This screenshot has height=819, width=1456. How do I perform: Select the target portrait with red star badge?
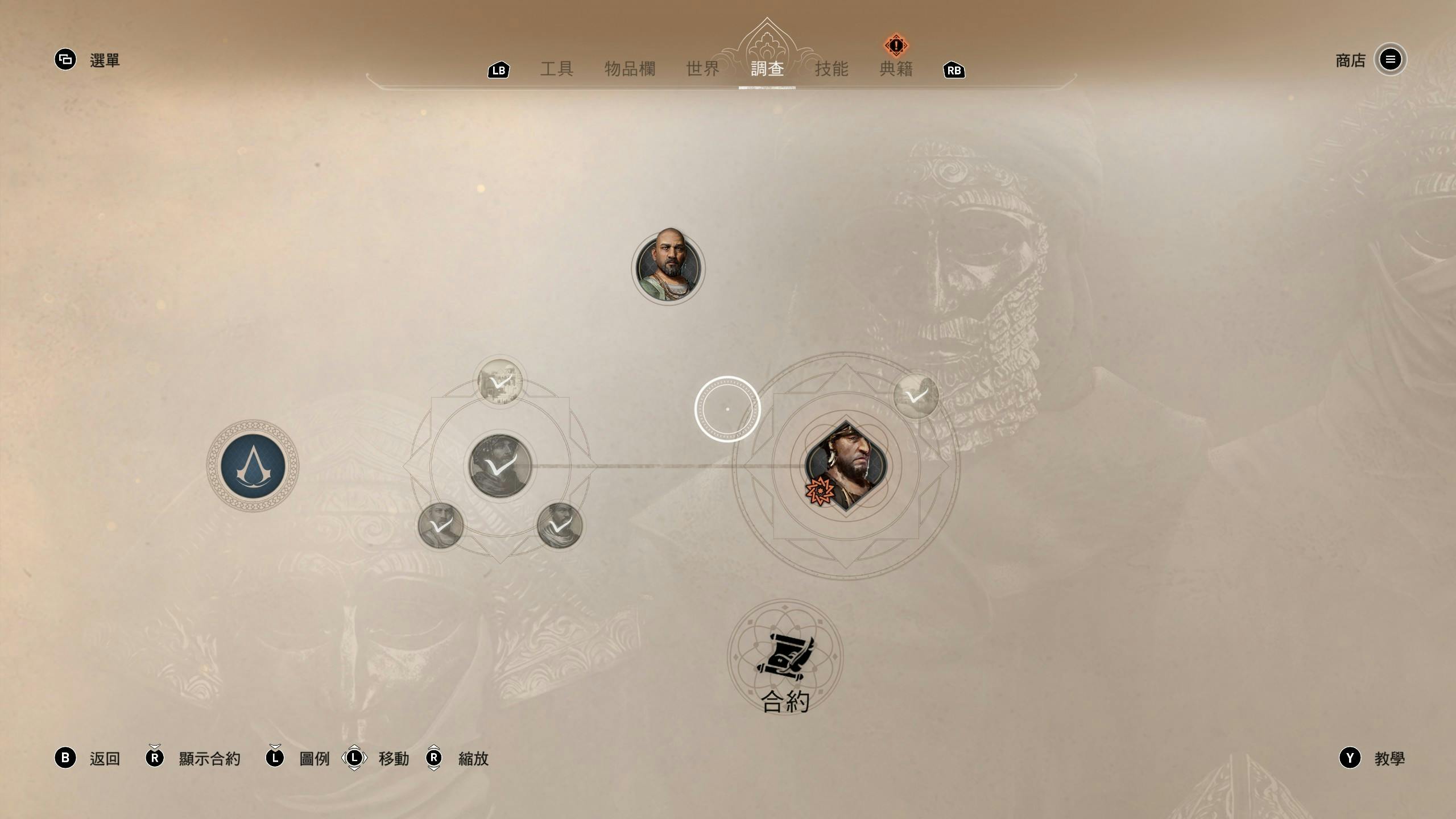pos(846,466)
